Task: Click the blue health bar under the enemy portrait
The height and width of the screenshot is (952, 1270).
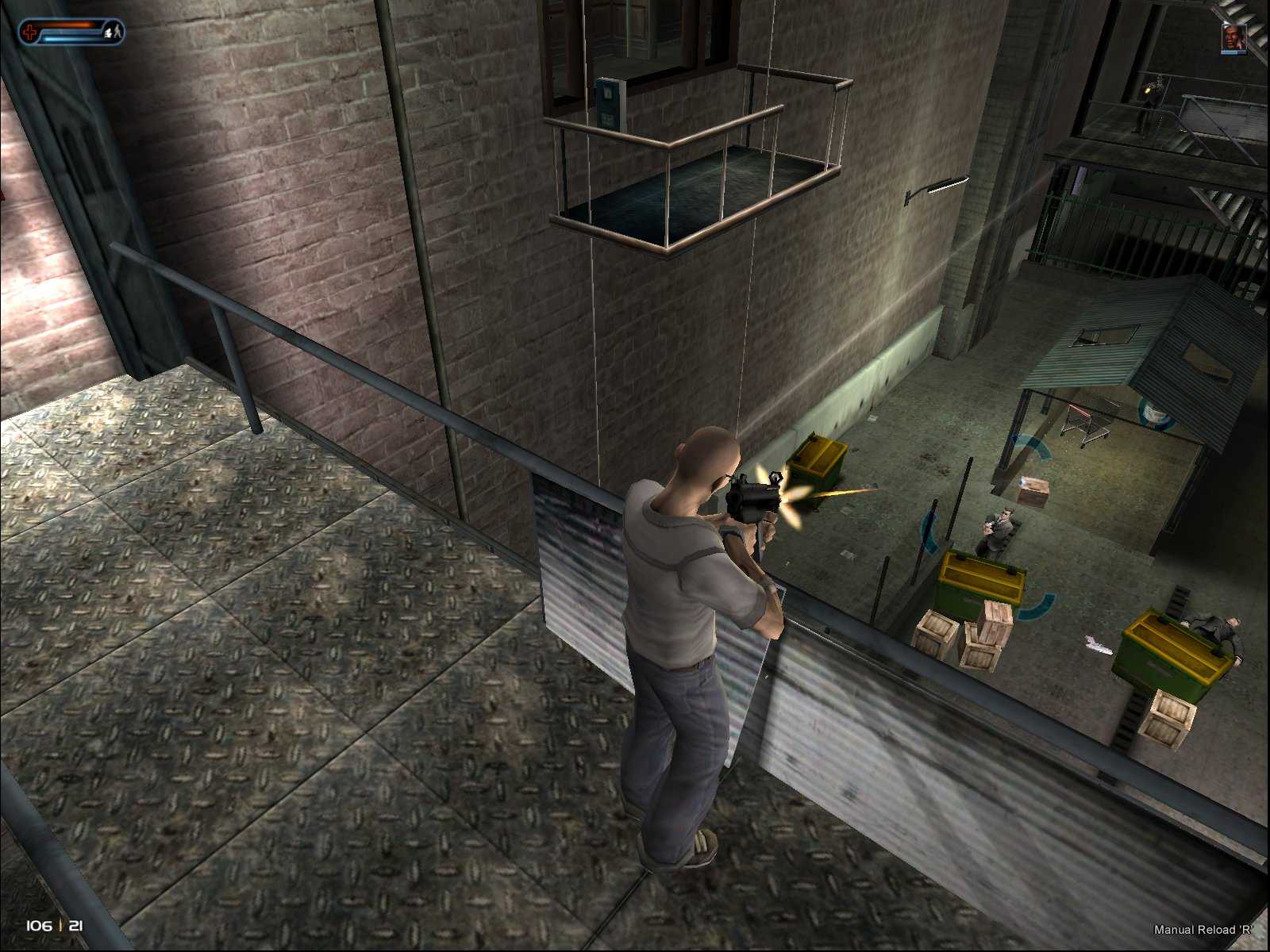Action: click(x=1230, y=52)
